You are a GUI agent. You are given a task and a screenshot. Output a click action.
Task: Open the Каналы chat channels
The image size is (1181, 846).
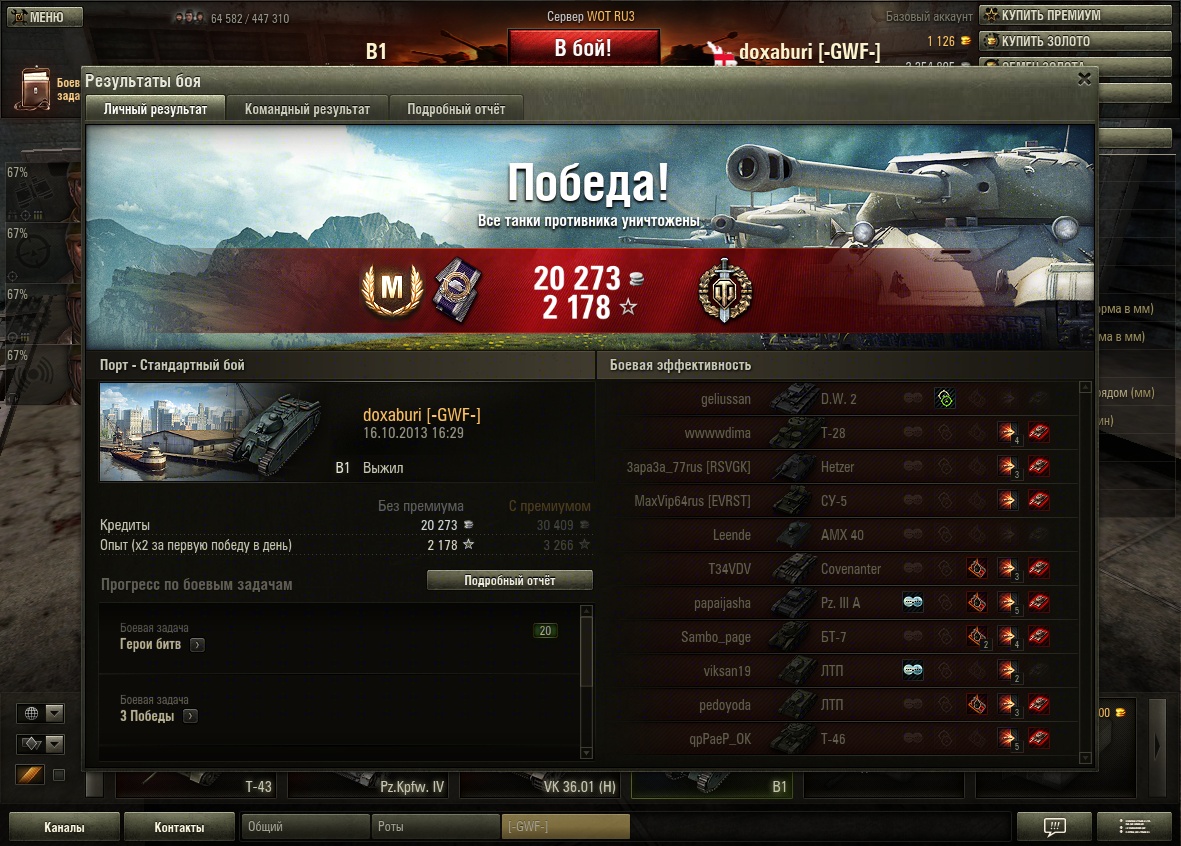click(x=64, y=827)
